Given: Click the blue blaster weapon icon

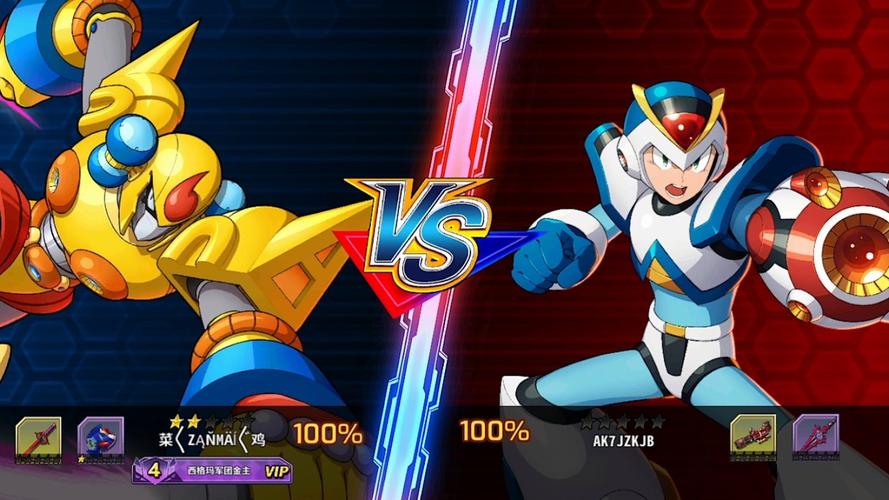Looking at the screenshot, I should click(101, 438).
